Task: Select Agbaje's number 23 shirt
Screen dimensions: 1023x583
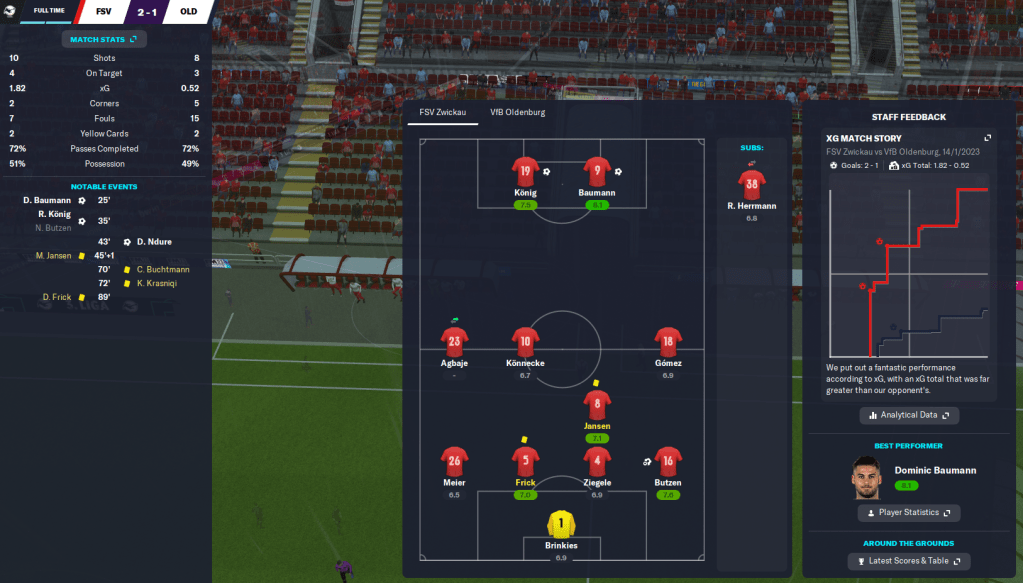Action: click(x=455, y=342)
